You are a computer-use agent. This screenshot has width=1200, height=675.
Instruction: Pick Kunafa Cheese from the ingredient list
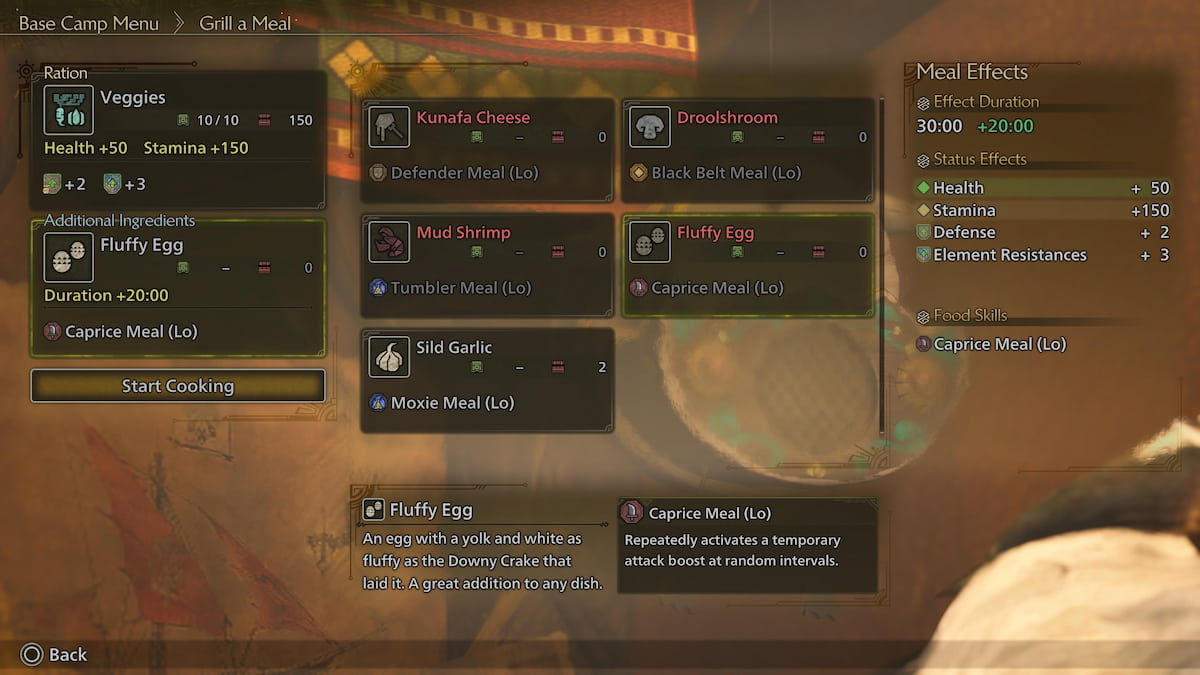tap(487, 150)
